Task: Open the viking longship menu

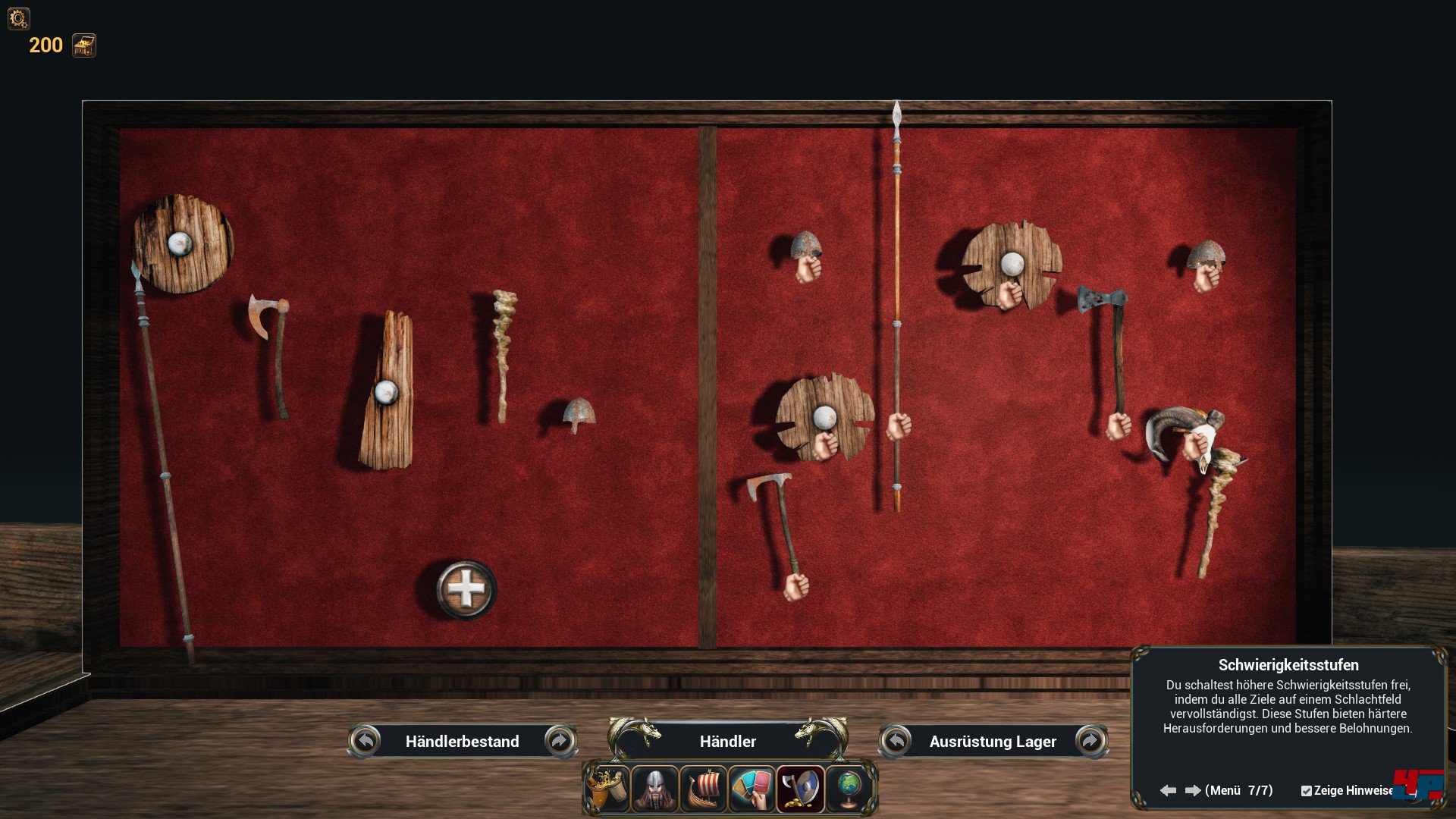Action: 704,789
